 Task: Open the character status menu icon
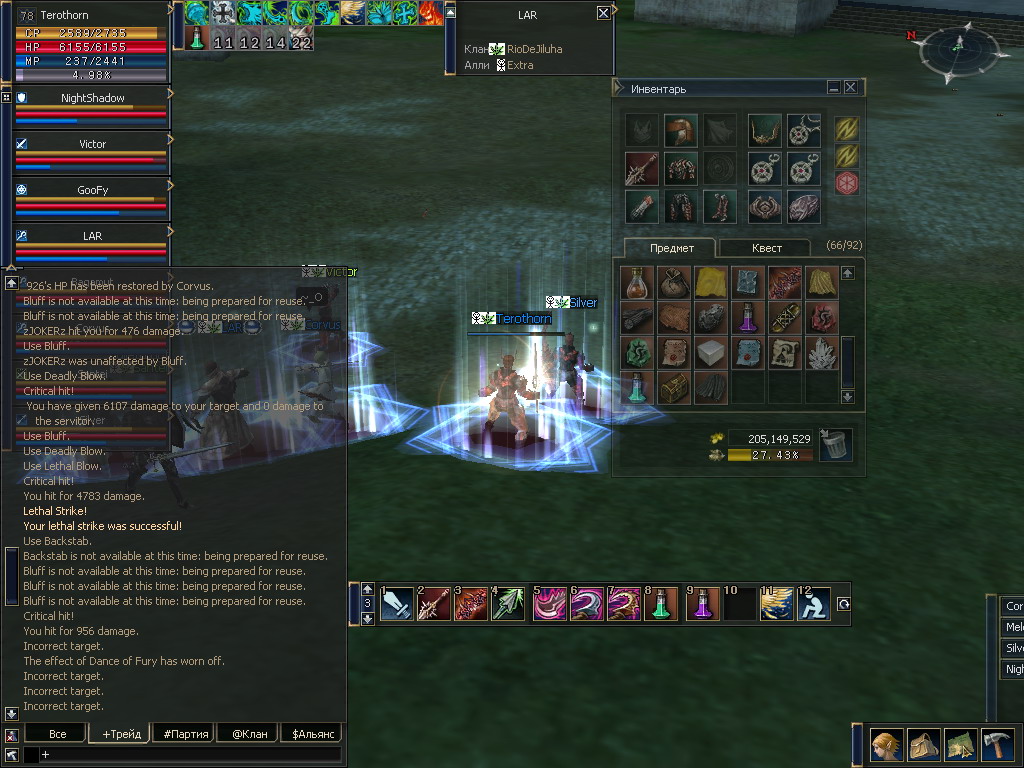(886, 745)
